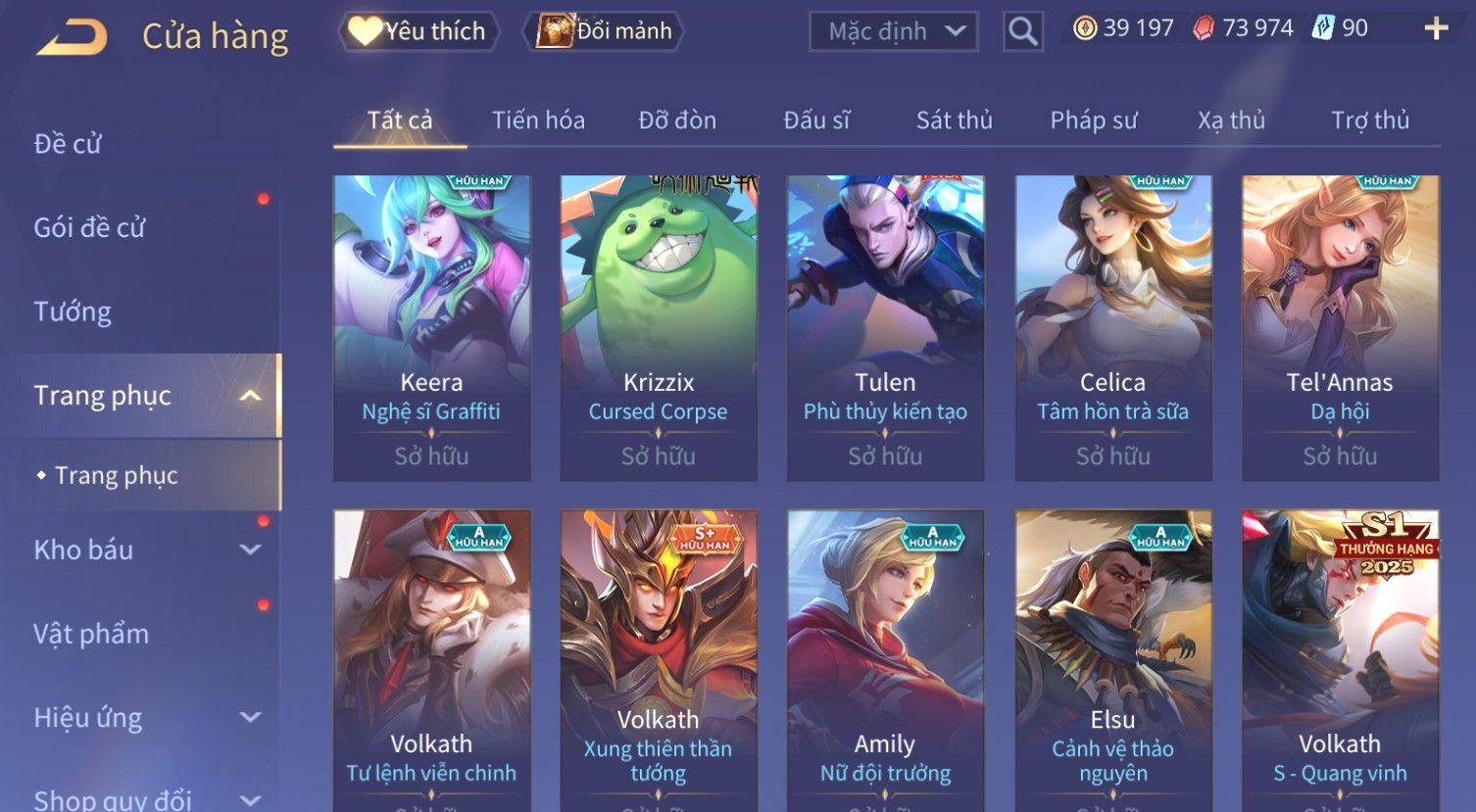1476x812 pixels.
Task: Expand the Mặc định sort dropdown
Action: 894,32
